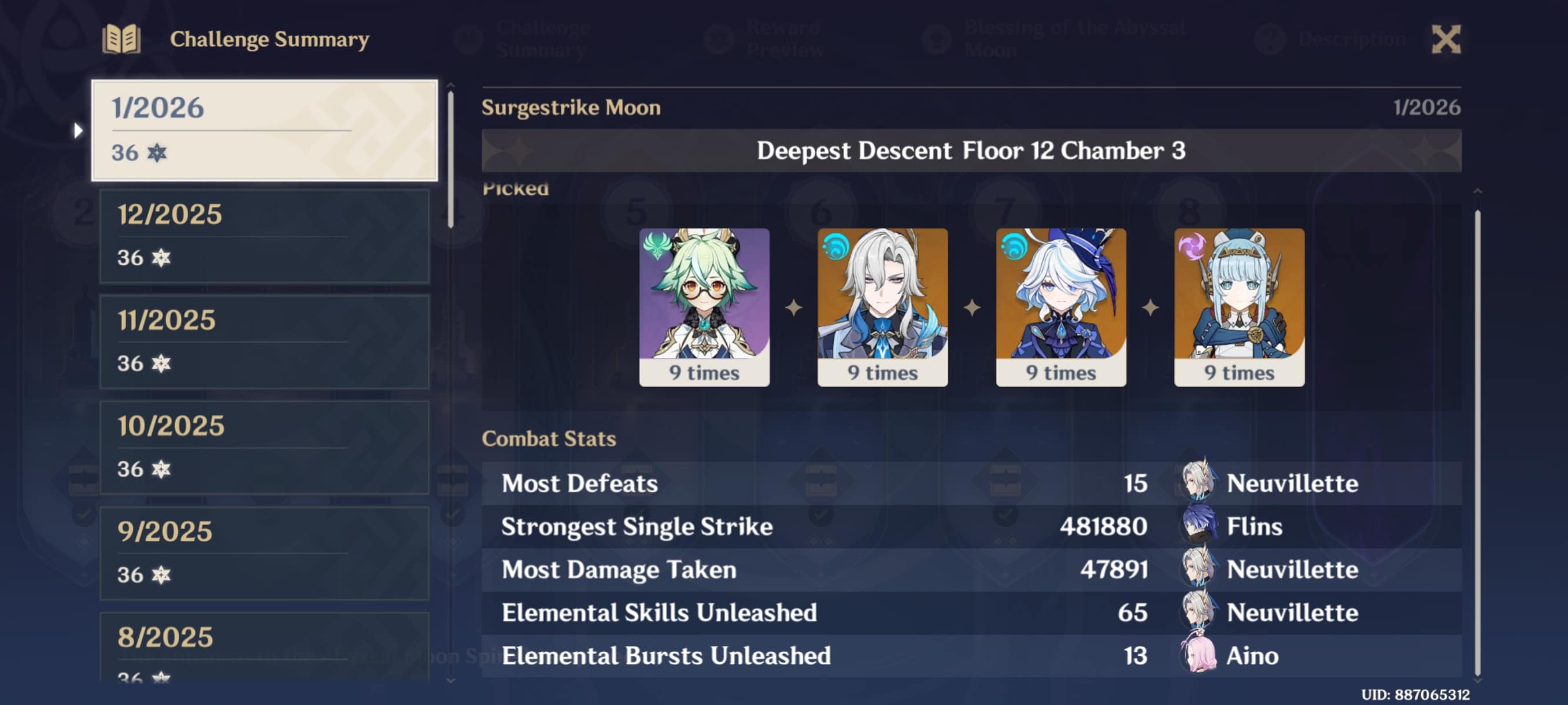Select the Elemental Skills Unleashed row
Screen dimensions: 1568x705
971,613
